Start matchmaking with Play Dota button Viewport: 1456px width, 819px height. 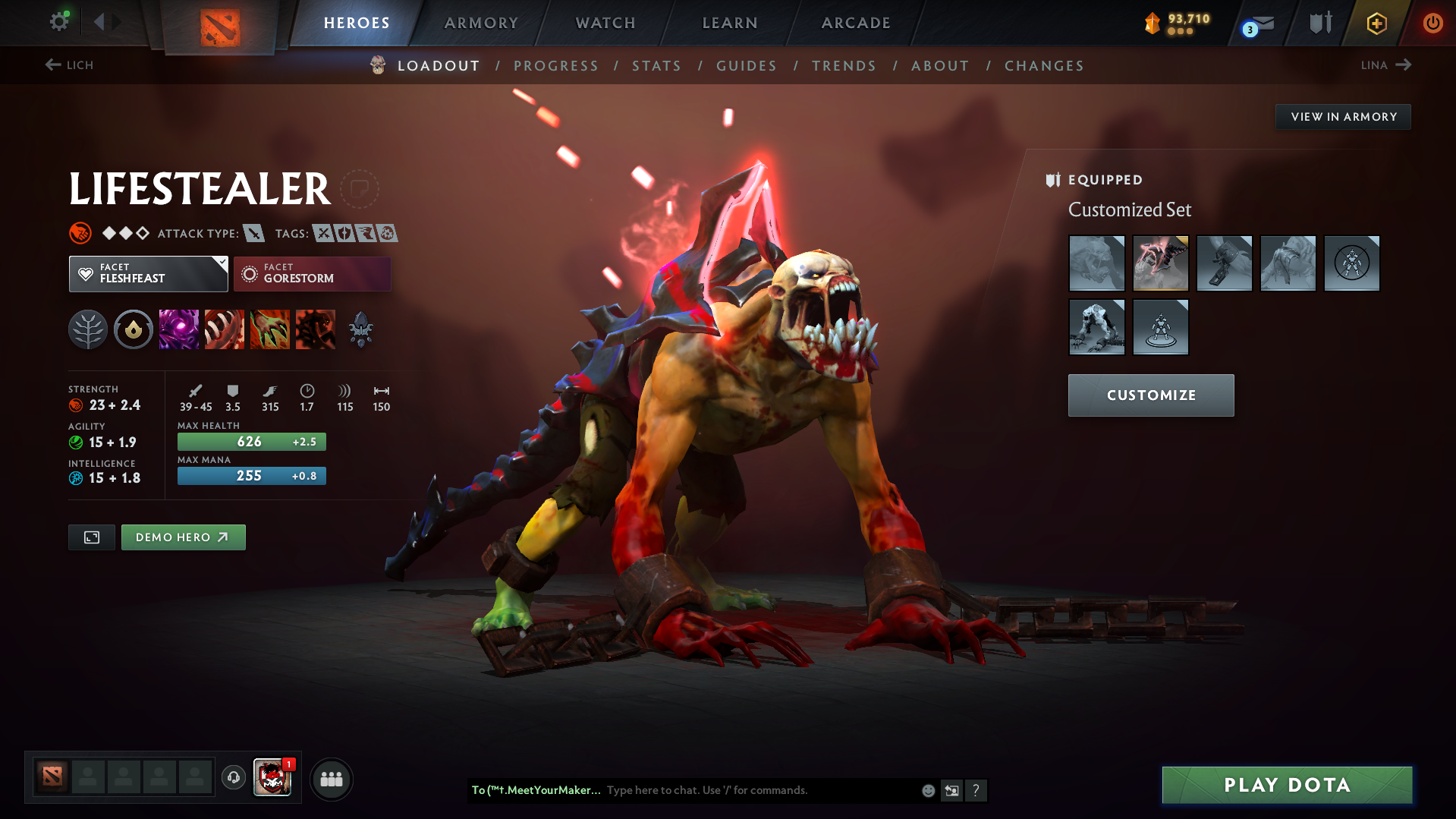click(1287, 785)
